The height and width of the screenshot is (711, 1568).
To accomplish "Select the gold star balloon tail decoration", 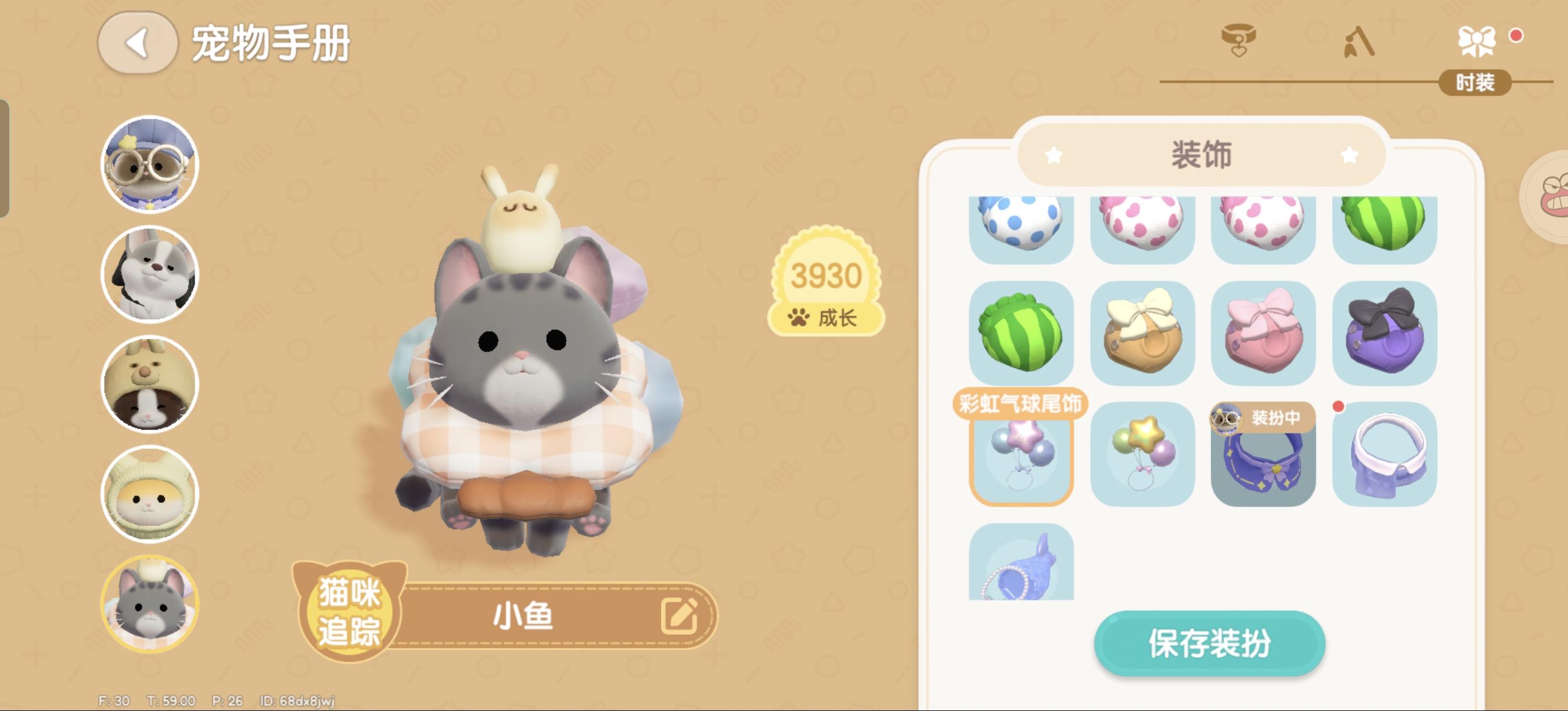I will pyautogui.click(x=1142, y=455).
